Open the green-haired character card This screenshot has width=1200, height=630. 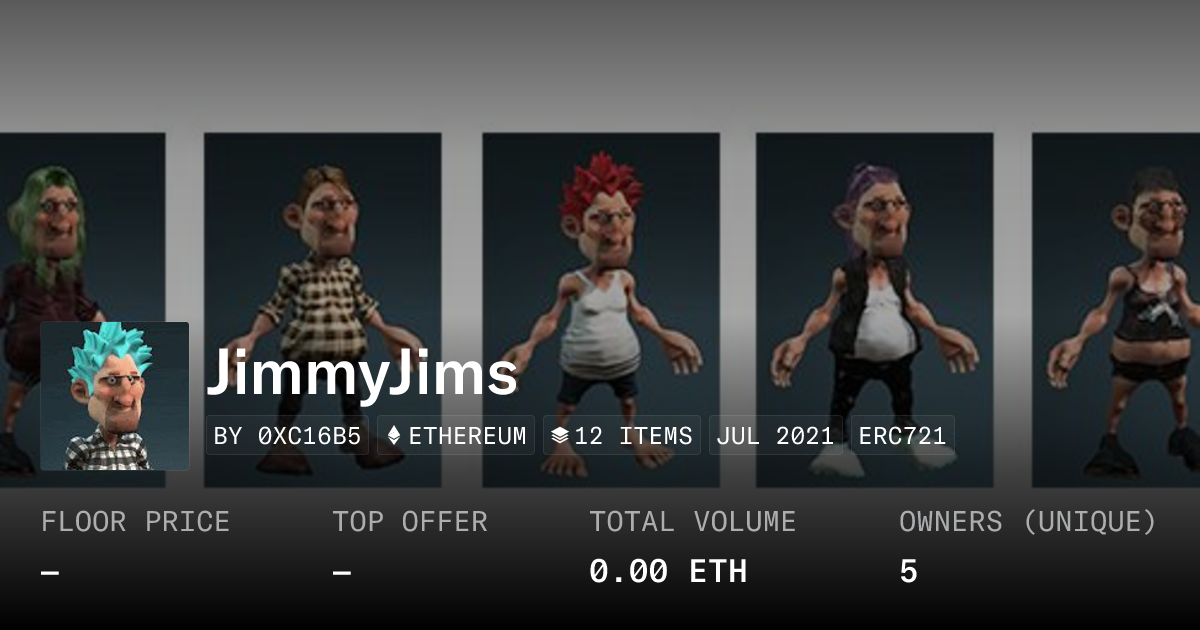point(80,240)
